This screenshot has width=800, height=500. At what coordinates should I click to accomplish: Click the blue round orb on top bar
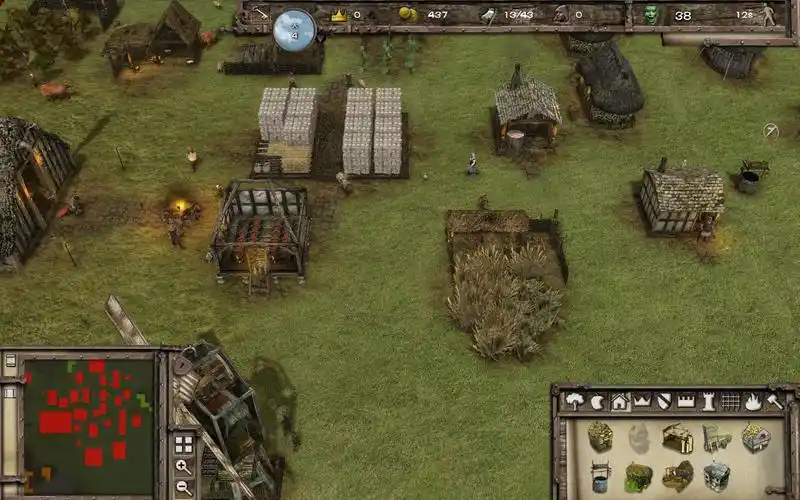point(294,28)
